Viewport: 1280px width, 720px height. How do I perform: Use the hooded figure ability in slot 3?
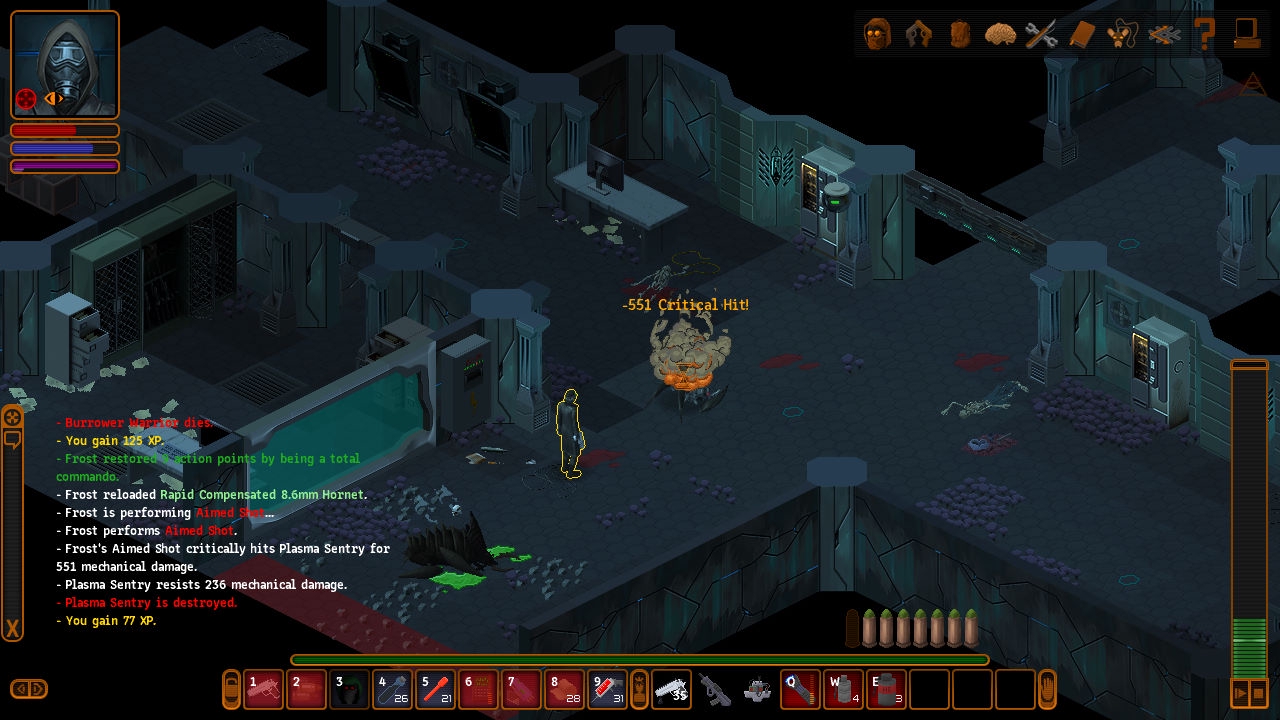click(350, 689)
